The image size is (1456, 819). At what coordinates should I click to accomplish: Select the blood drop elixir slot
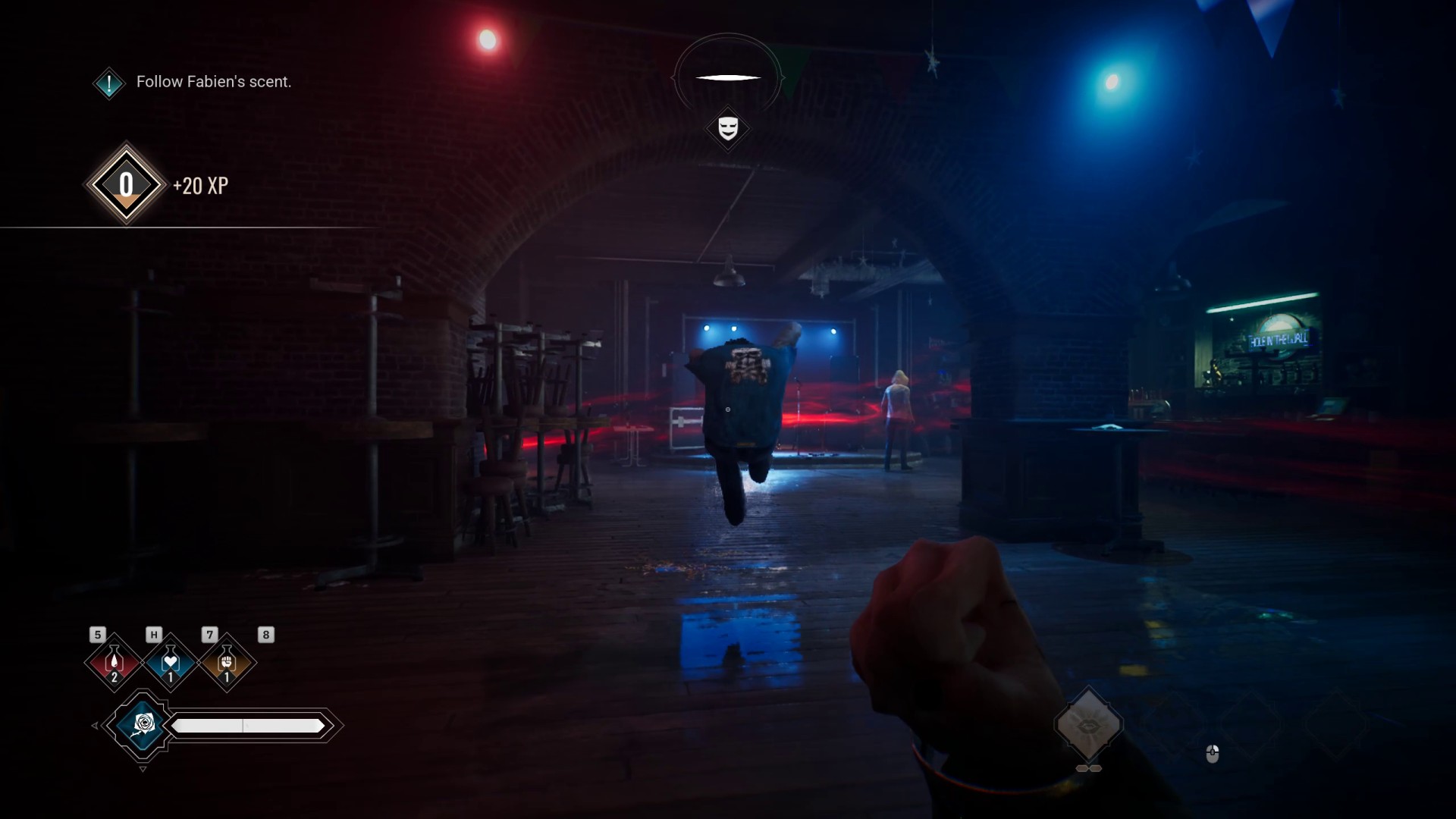[114, 662]
